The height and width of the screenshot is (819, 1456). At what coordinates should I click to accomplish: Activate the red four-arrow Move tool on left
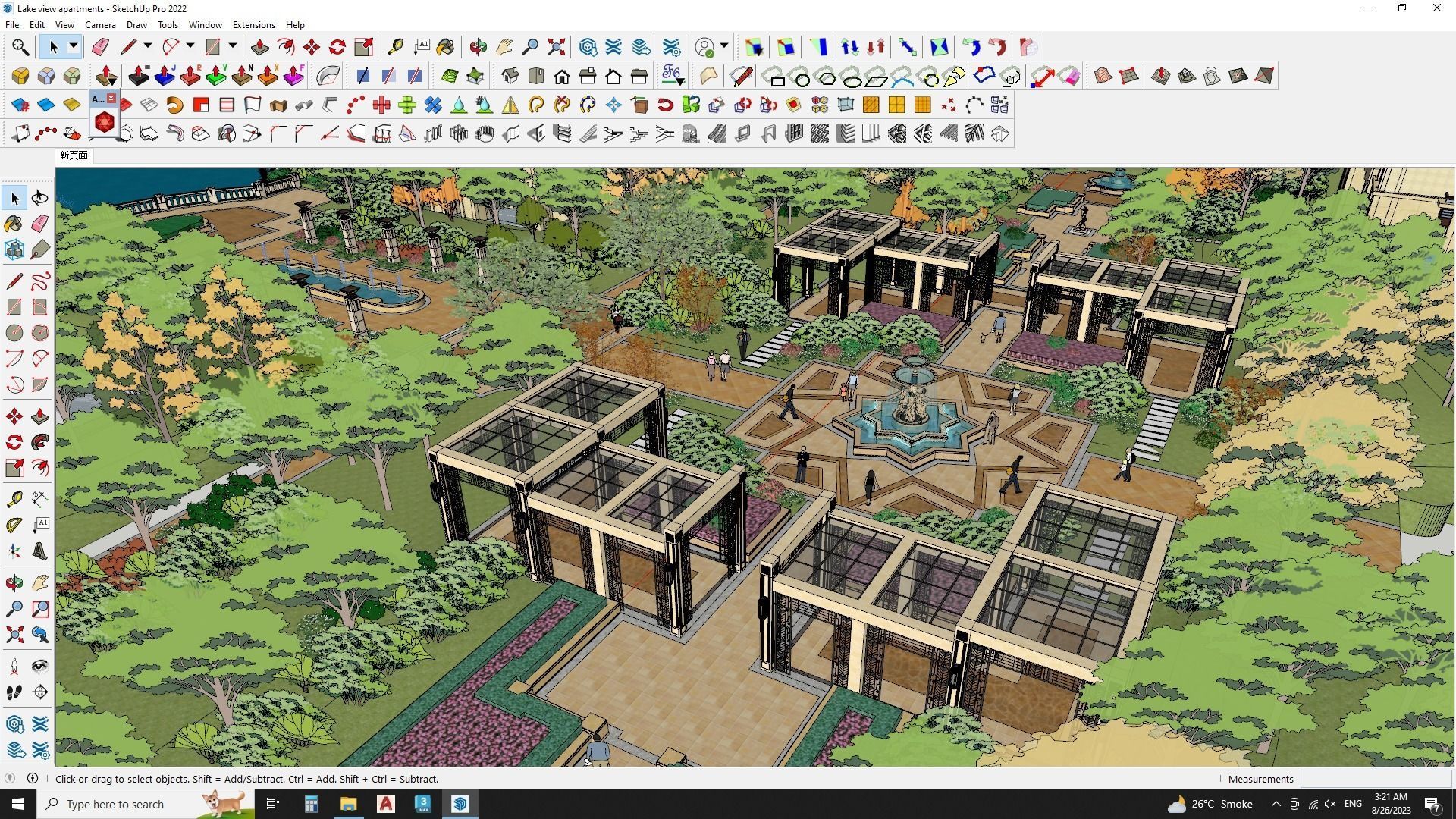click(14, 416)
